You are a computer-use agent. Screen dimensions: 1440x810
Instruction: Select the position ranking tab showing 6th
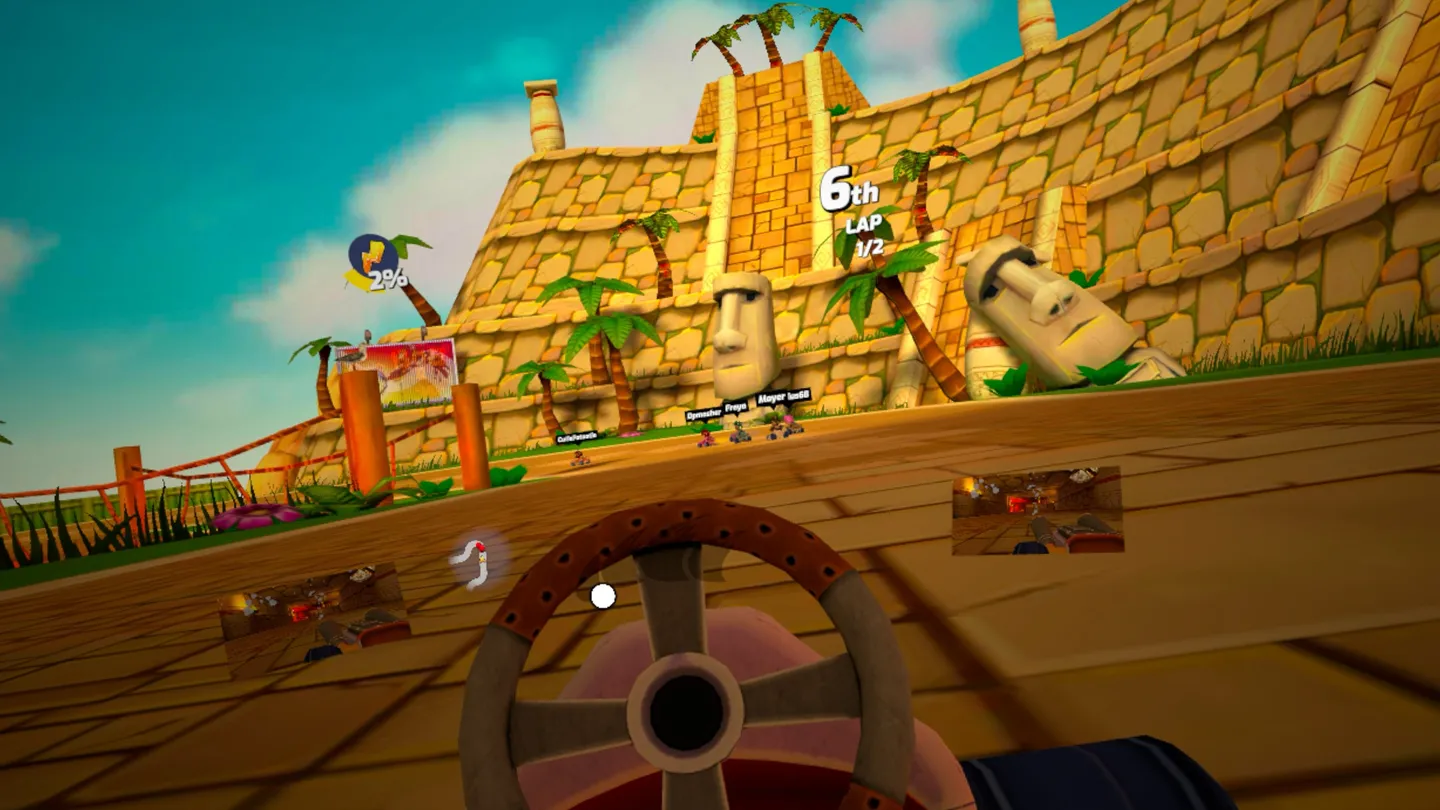click(851, 188)
